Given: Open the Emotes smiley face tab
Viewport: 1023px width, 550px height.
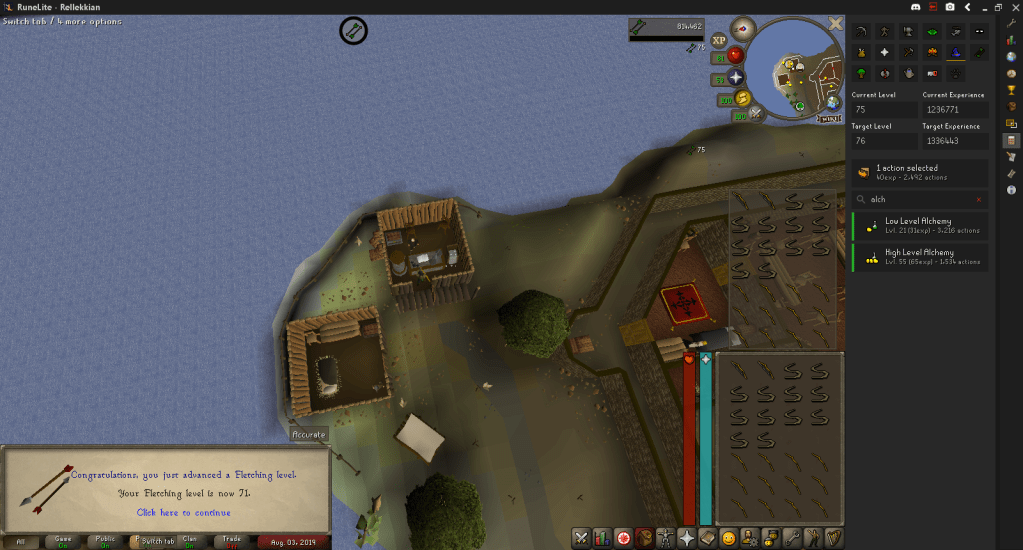Looking at the screenshot, I should click(x=729, y=538).
